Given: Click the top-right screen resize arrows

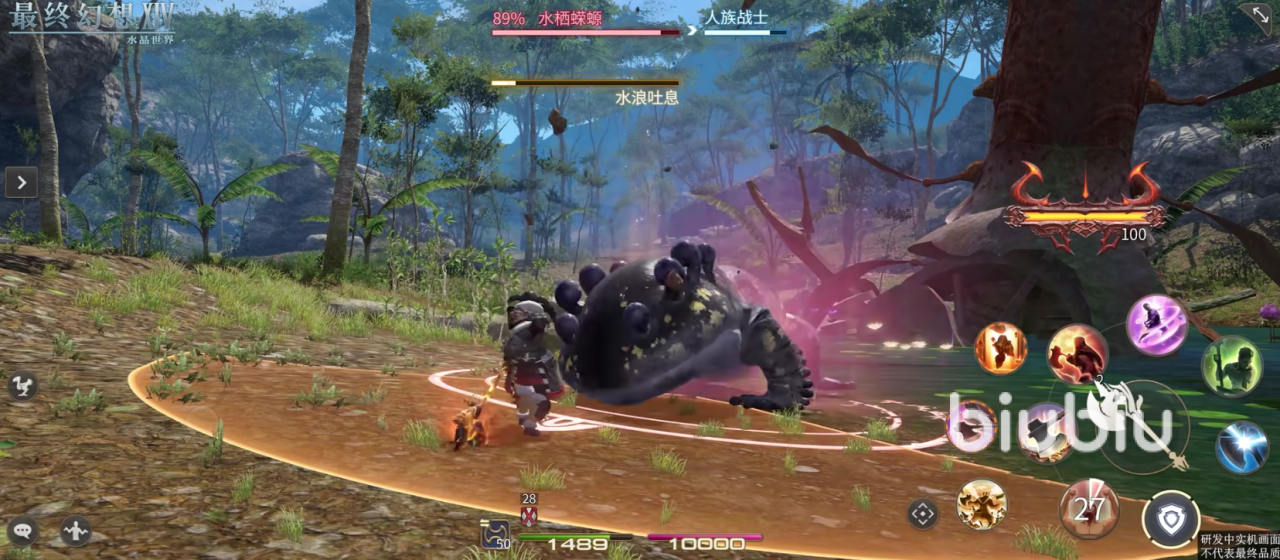Looking at the screenshot, I should tap(1256, 16).
